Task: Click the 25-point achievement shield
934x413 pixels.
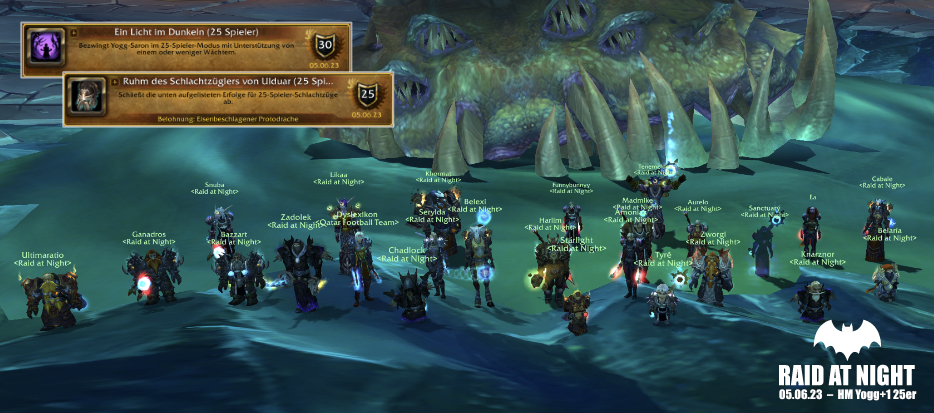Action: point(367,94)
